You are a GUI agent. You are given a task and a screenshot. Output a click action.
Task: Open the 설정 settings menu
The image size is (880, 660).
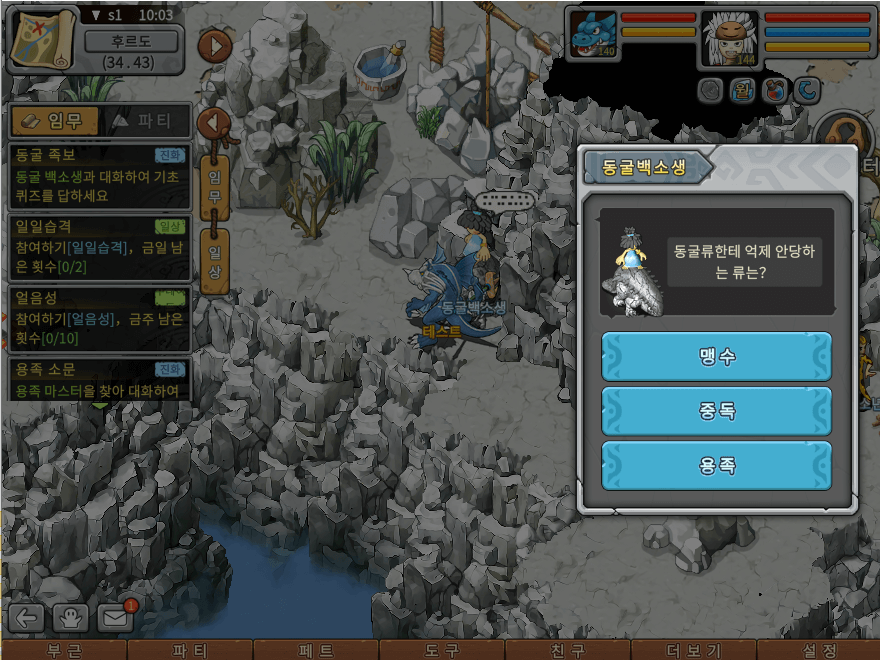coord(818,650)
